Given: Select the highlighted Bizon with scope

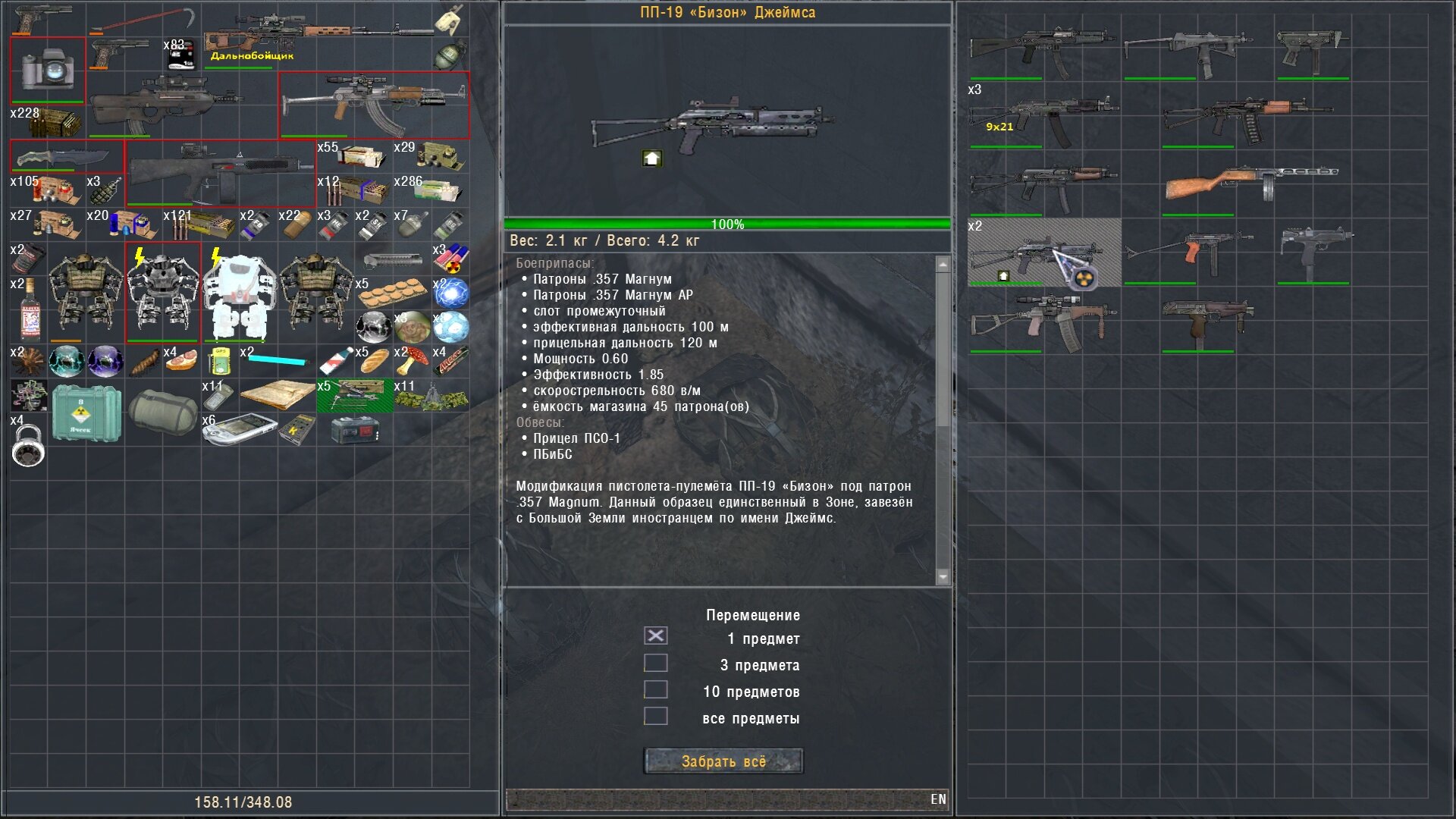Looking at the screenshot, I should tap(1043, 253).
